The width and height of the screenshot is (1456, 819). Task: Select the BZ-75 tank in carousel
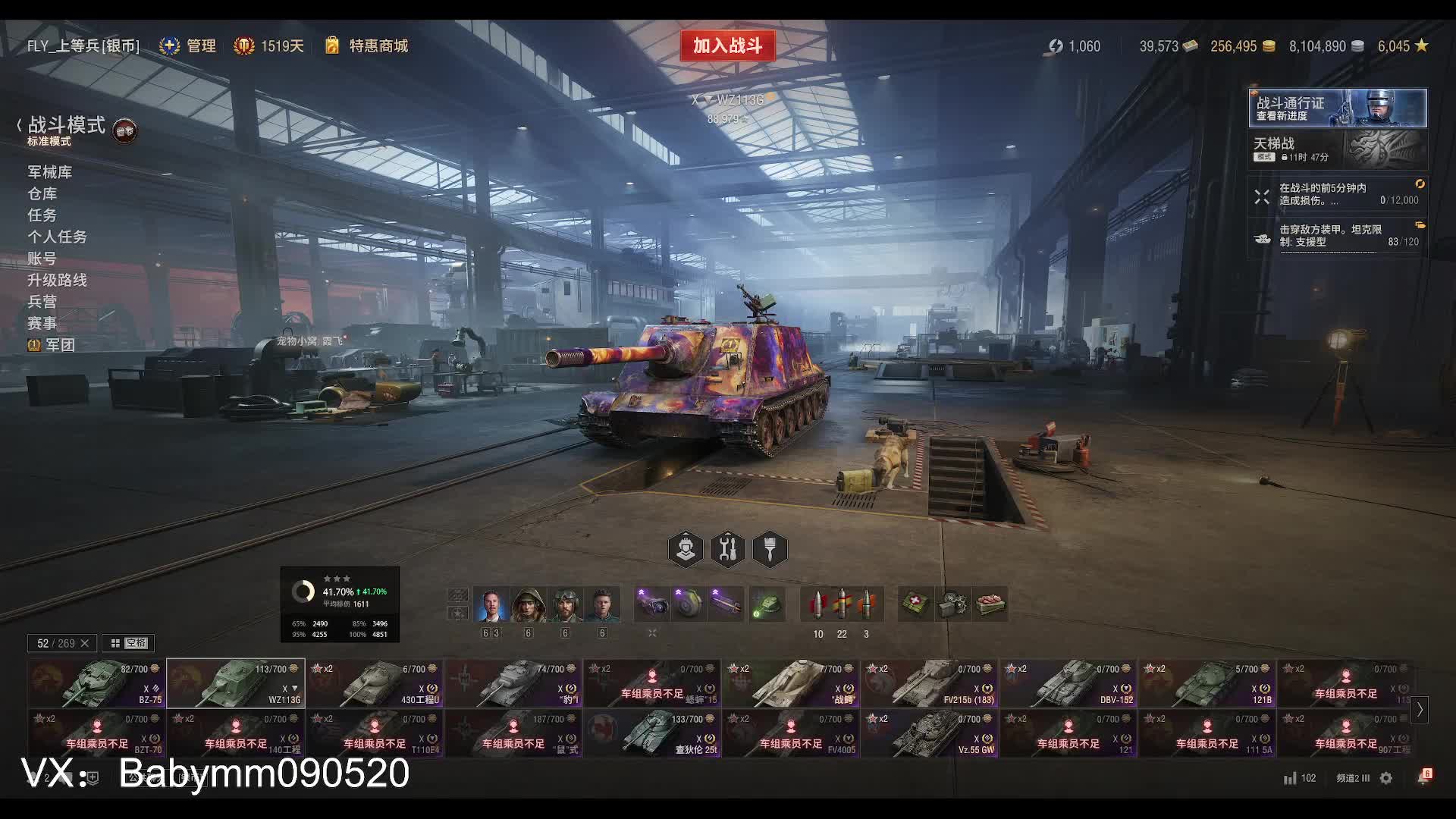[96, 683]
